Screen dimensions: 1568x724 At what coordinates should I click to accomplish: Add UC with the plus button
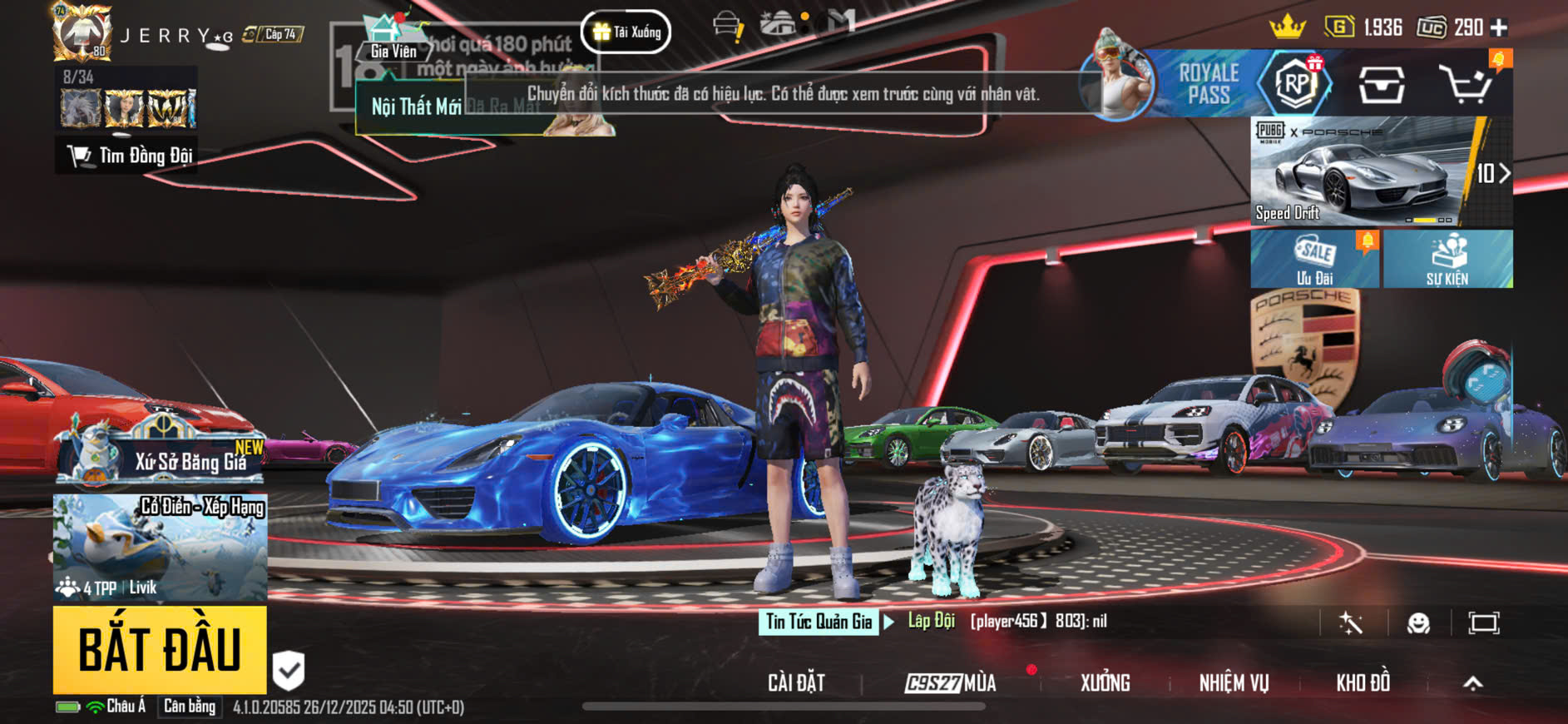[x=1499, y=28]
